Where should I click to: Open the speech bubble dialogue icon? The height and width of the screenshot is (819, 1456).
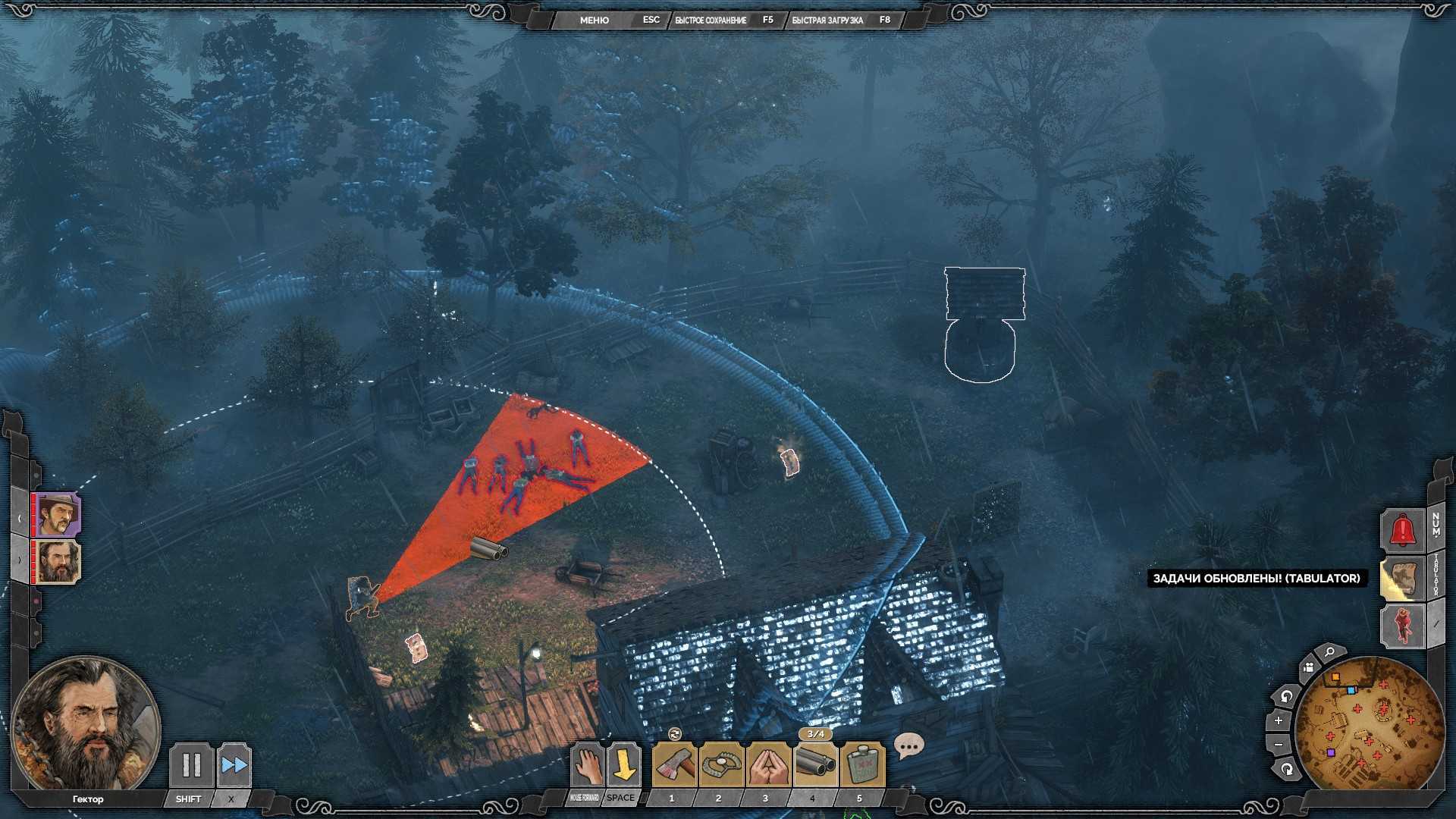tap(908, 746)
